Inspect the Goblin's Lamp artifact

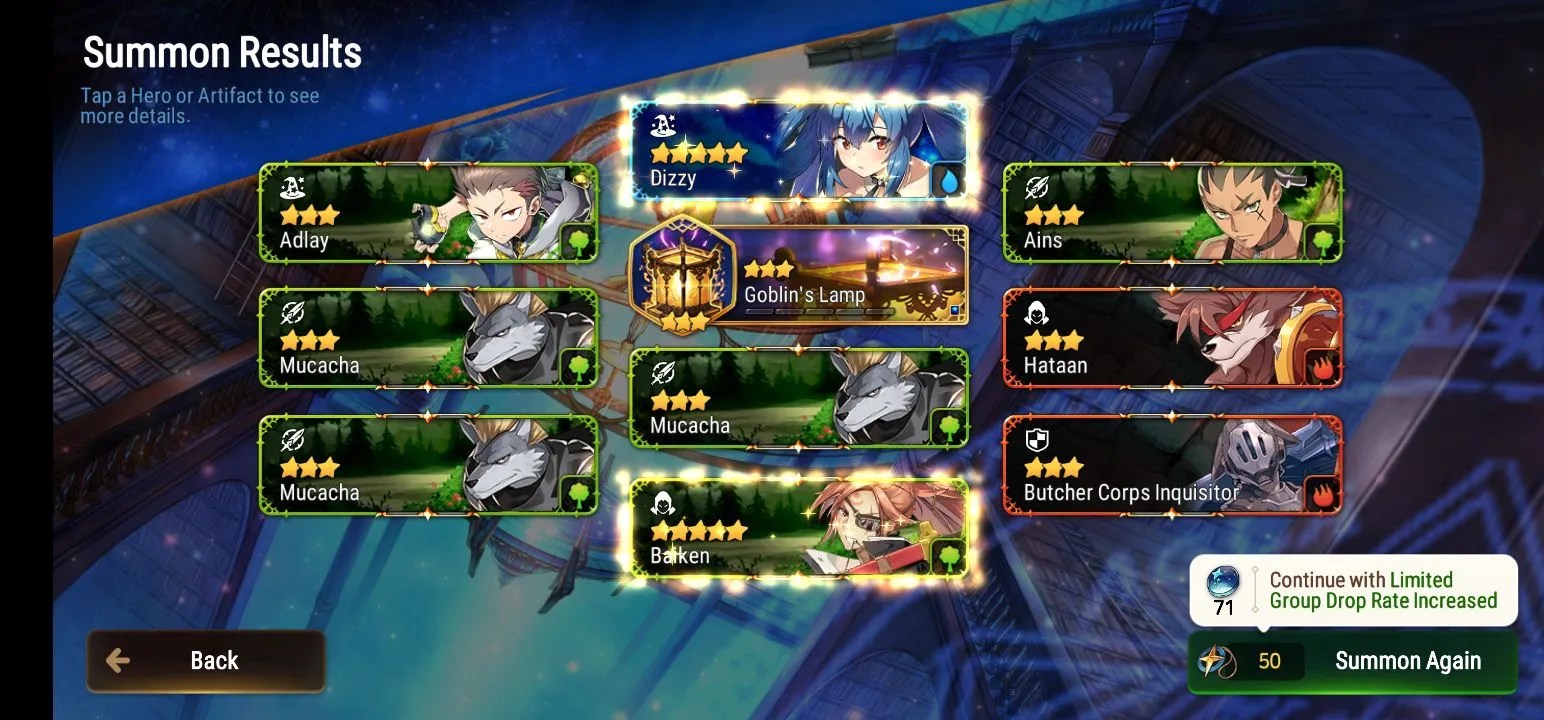800,275
